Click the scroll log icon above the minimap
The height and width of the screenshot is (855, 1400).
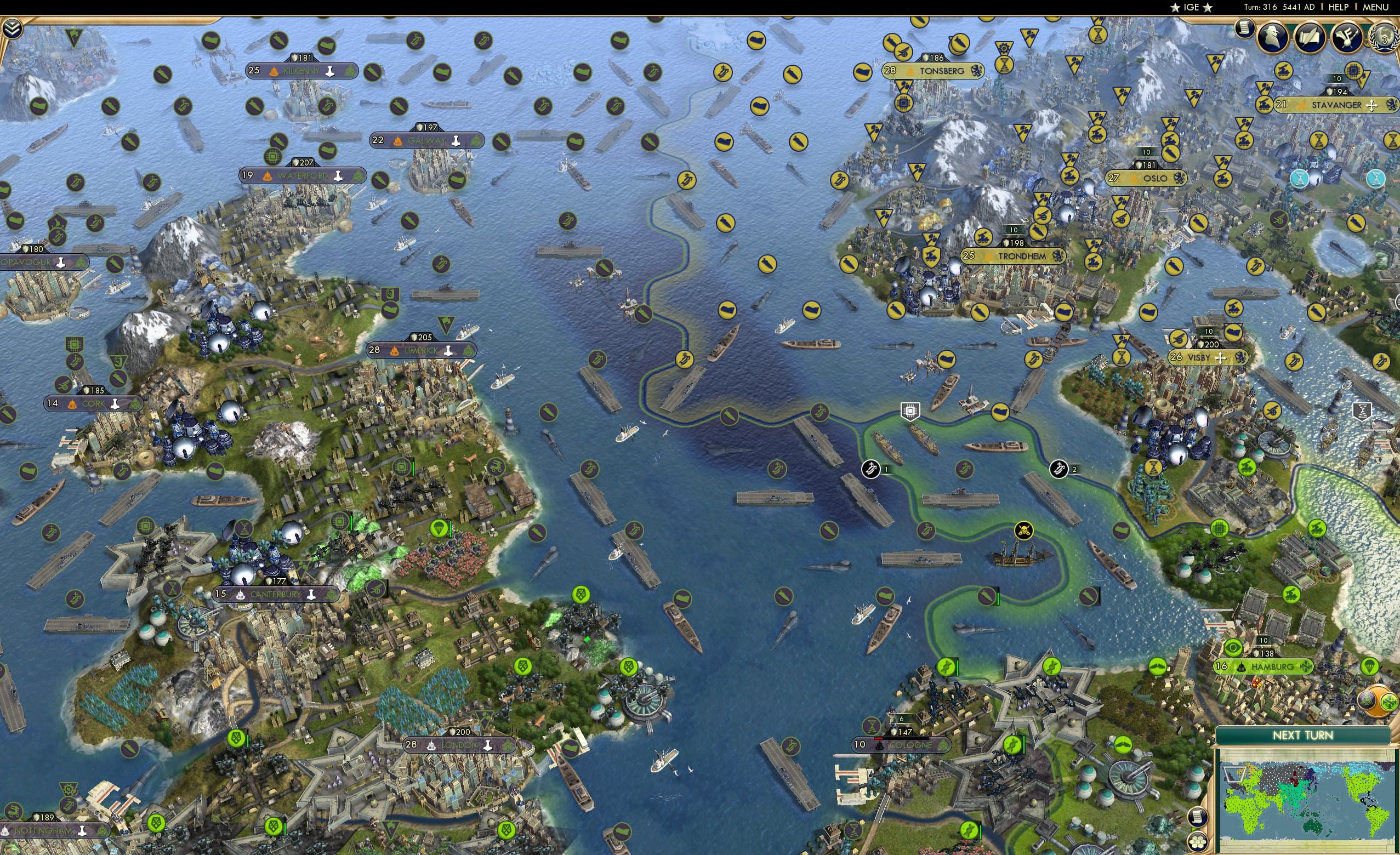coord(1198,817)
